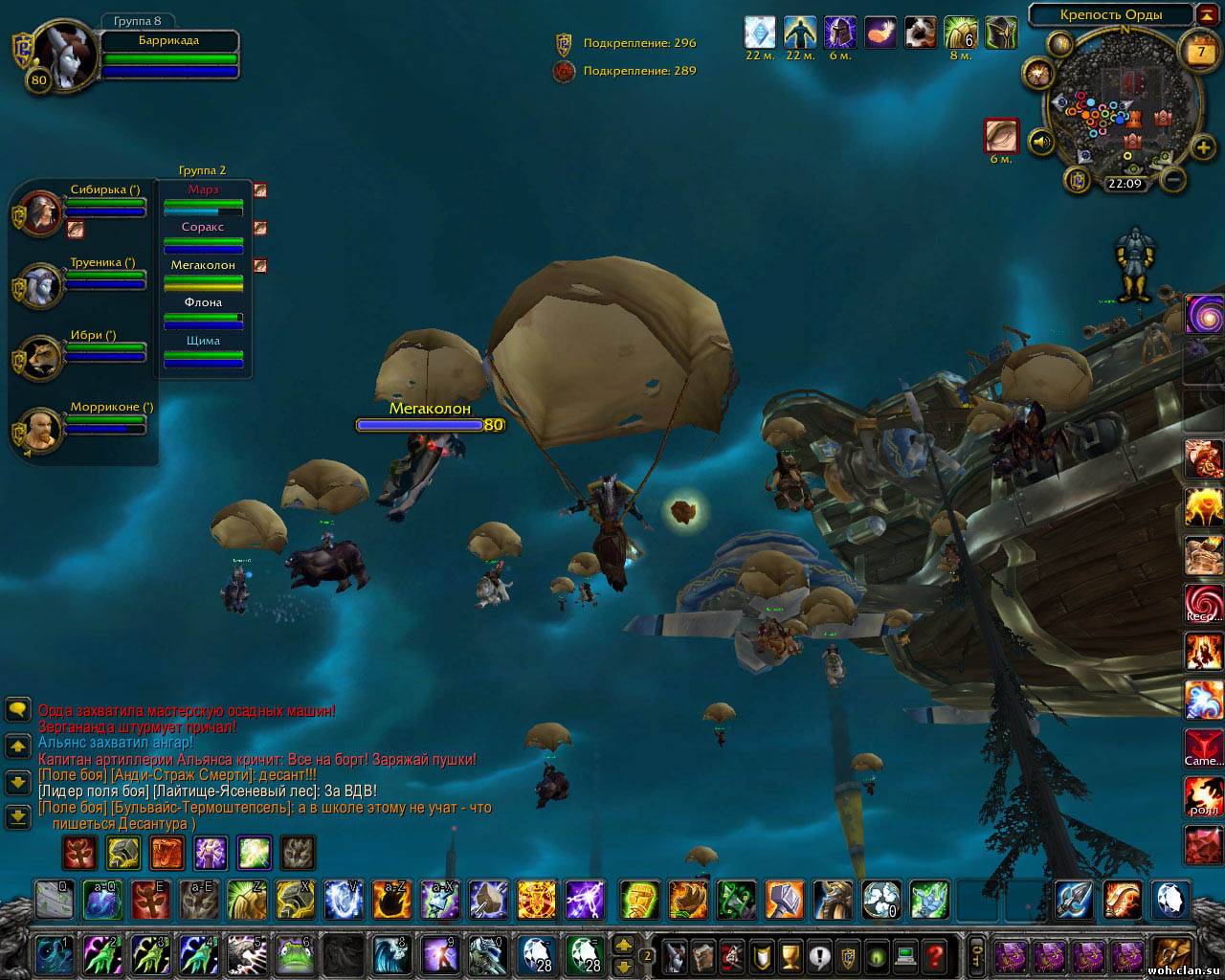Viewport: 1225px width, 980px height.
Task: Click the Барикада player portrait
Action: tap(65, 55)
